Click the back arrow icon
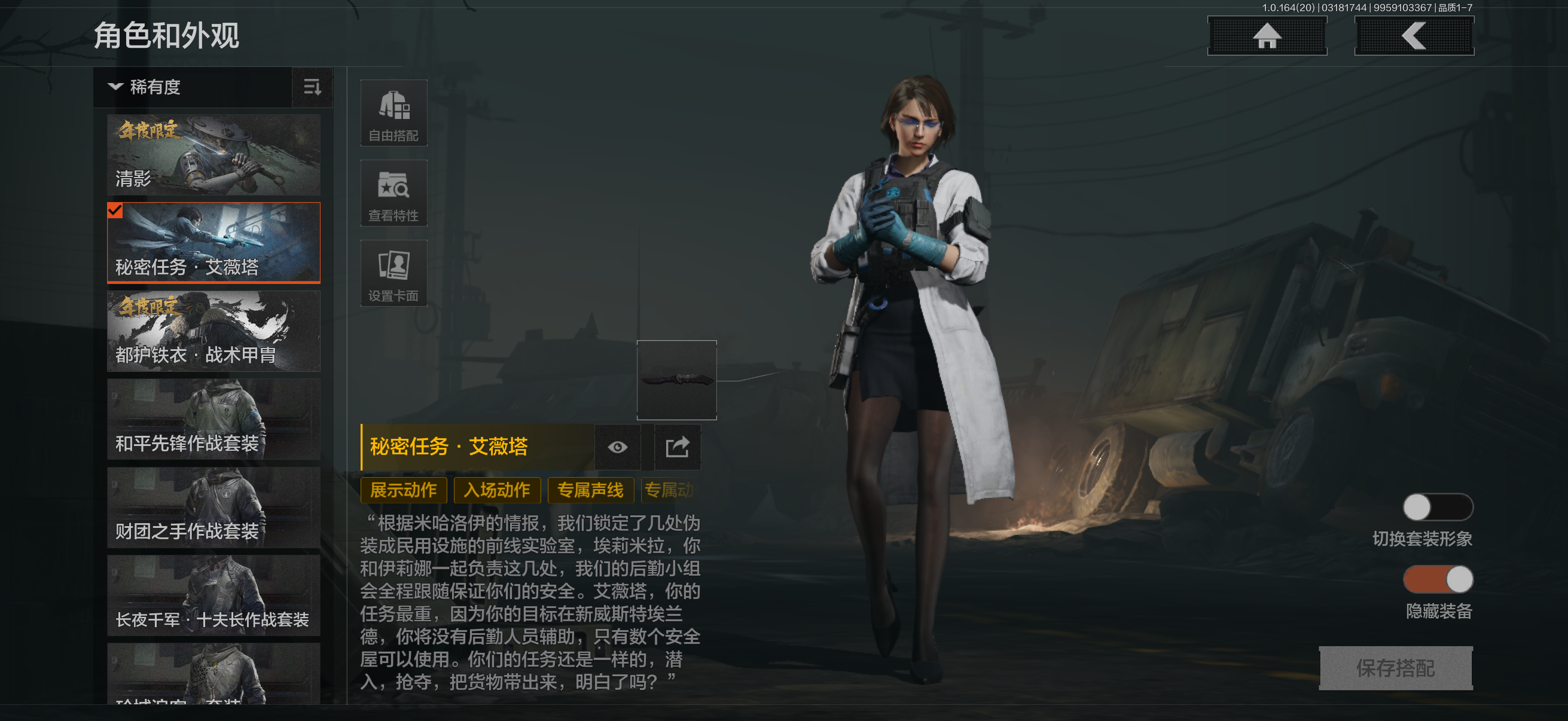This screenshot has height=721, width=1568. (1414, 35)
